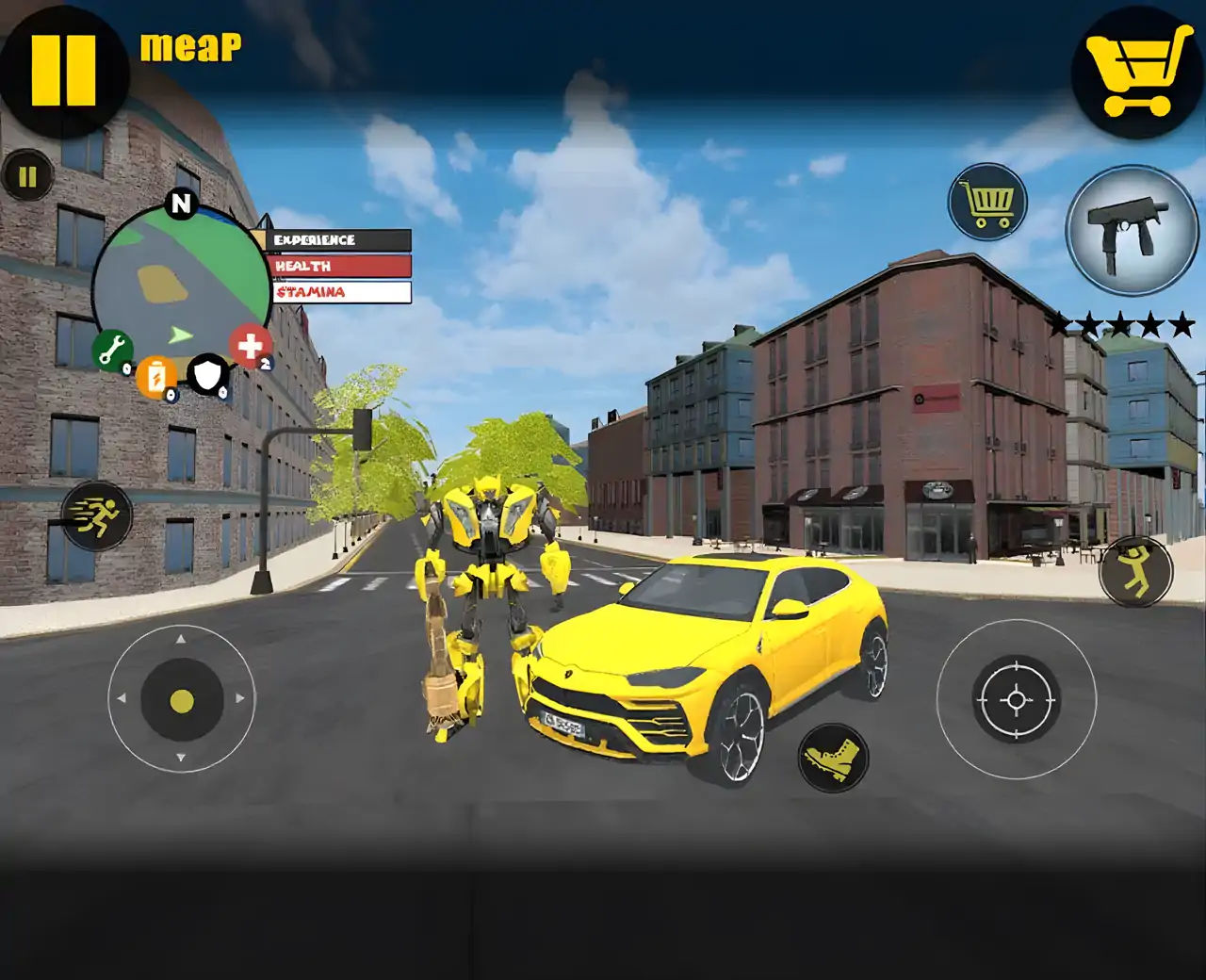Tap the movement joystick knob

point(182,700)
